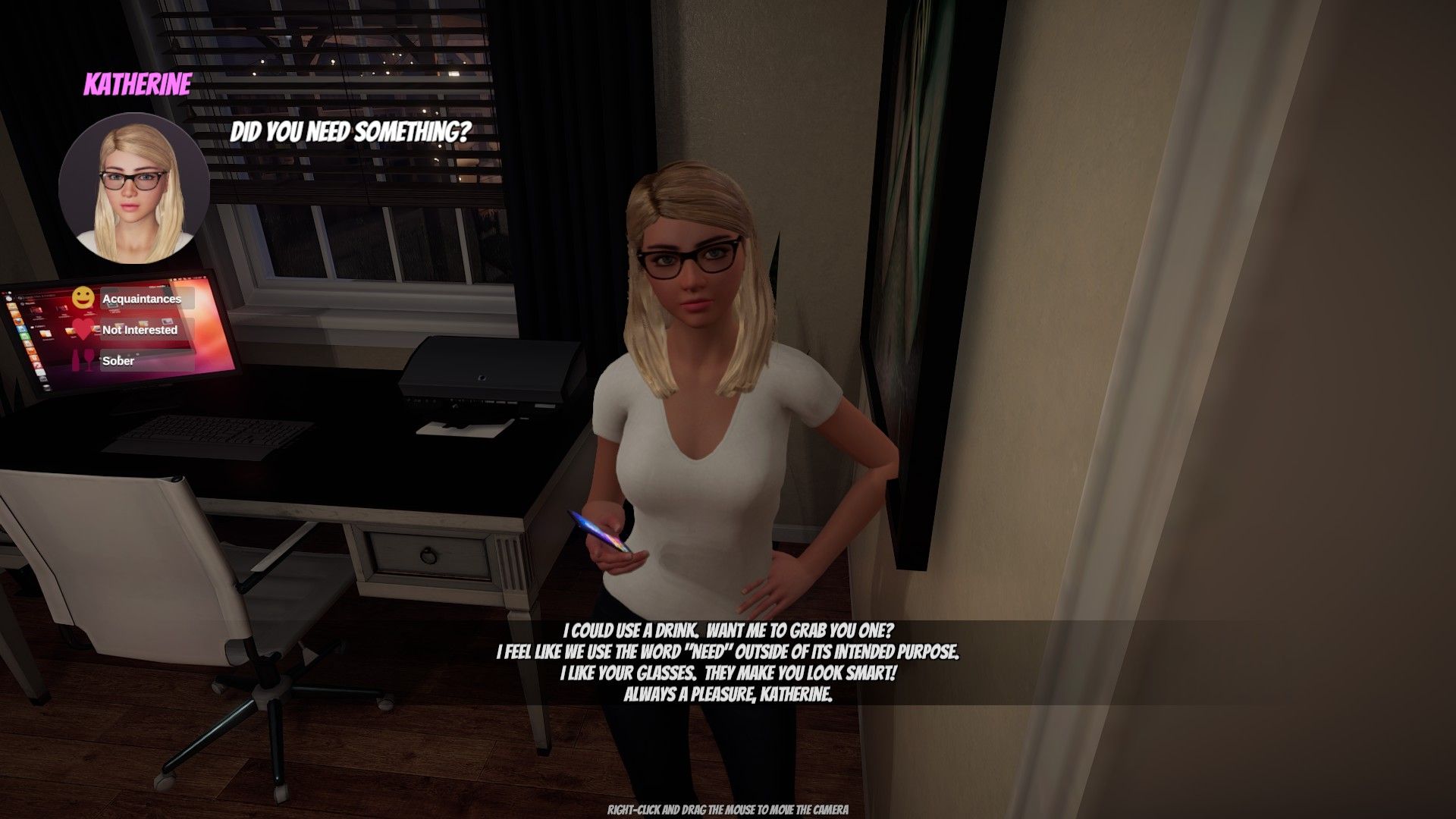Click the wine glasses Sober status icon
The image size is (1456, 819).
point(83,360)
